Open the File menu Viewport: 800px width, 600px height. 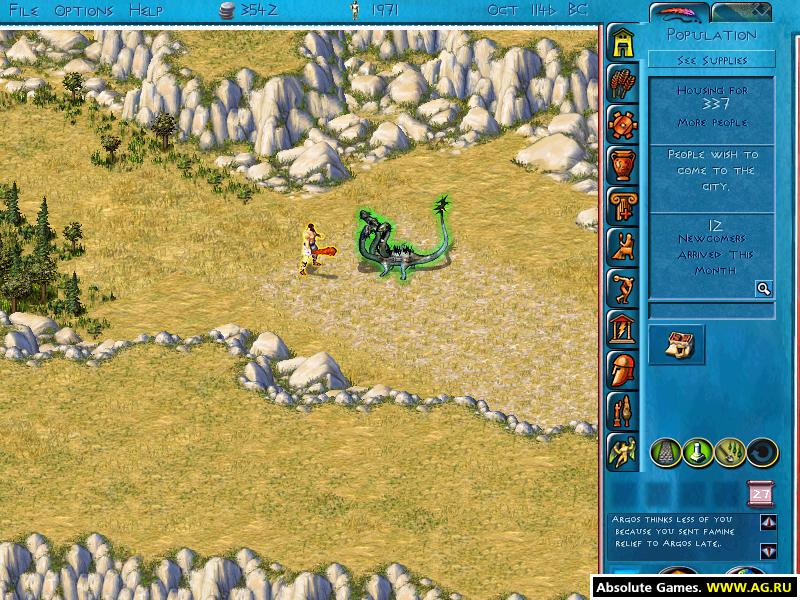[x=25, y=11]
